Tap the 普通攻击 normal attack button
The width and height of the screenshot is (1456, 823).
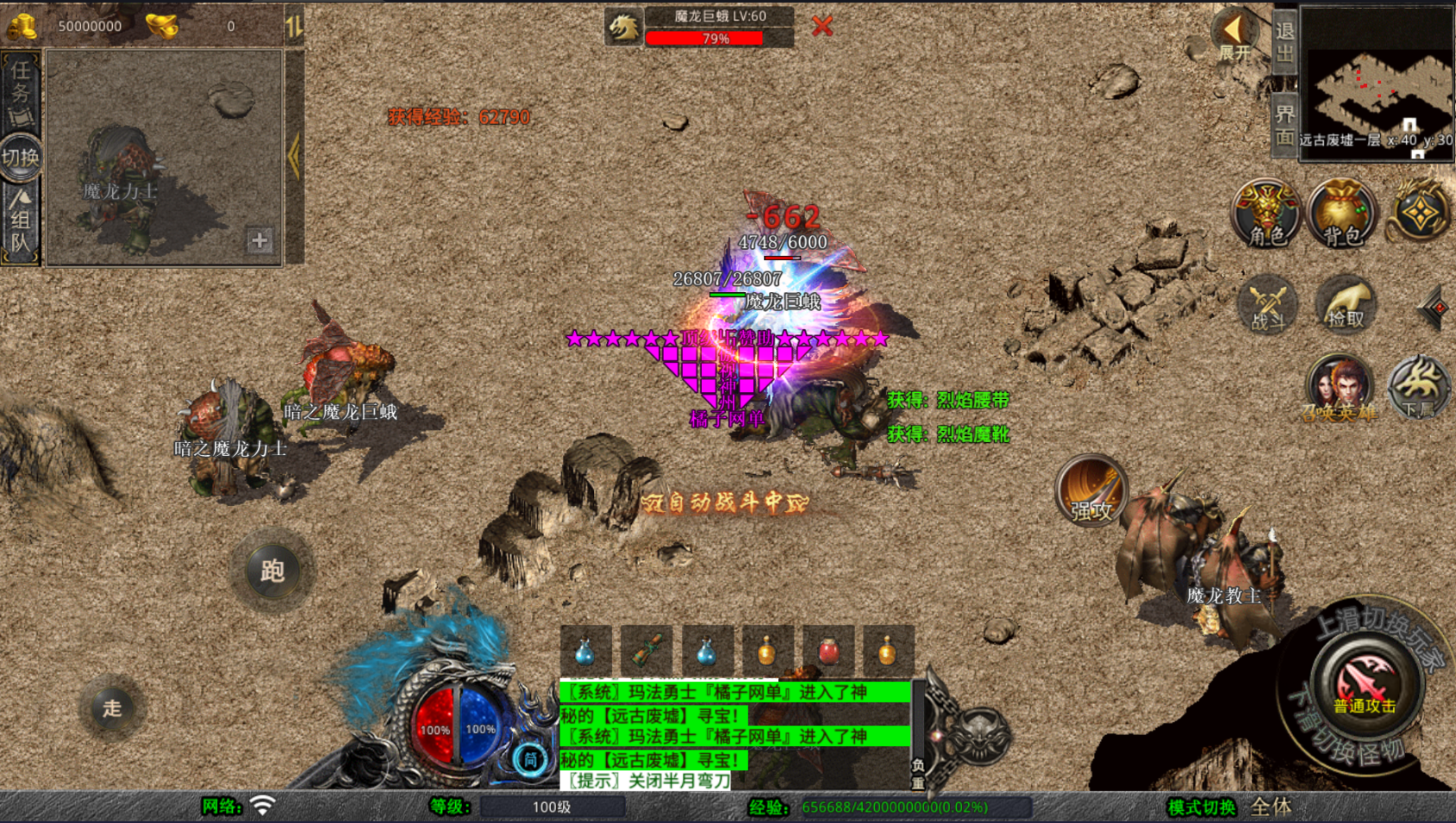(x=1365, y=685)
